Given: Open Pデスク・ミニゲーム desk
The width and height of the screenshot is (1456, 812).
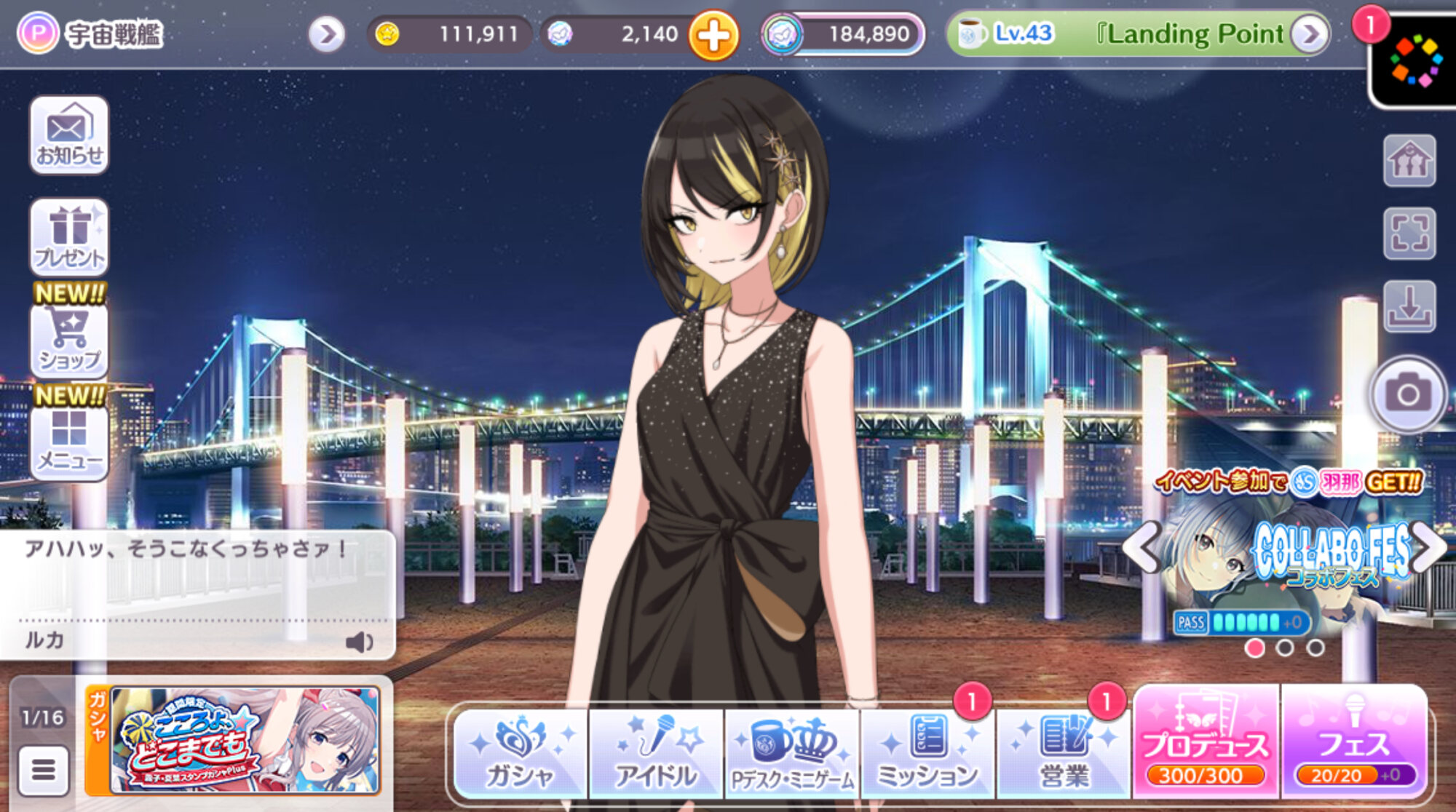Looking at the screenshot, I should click(792, 754).
